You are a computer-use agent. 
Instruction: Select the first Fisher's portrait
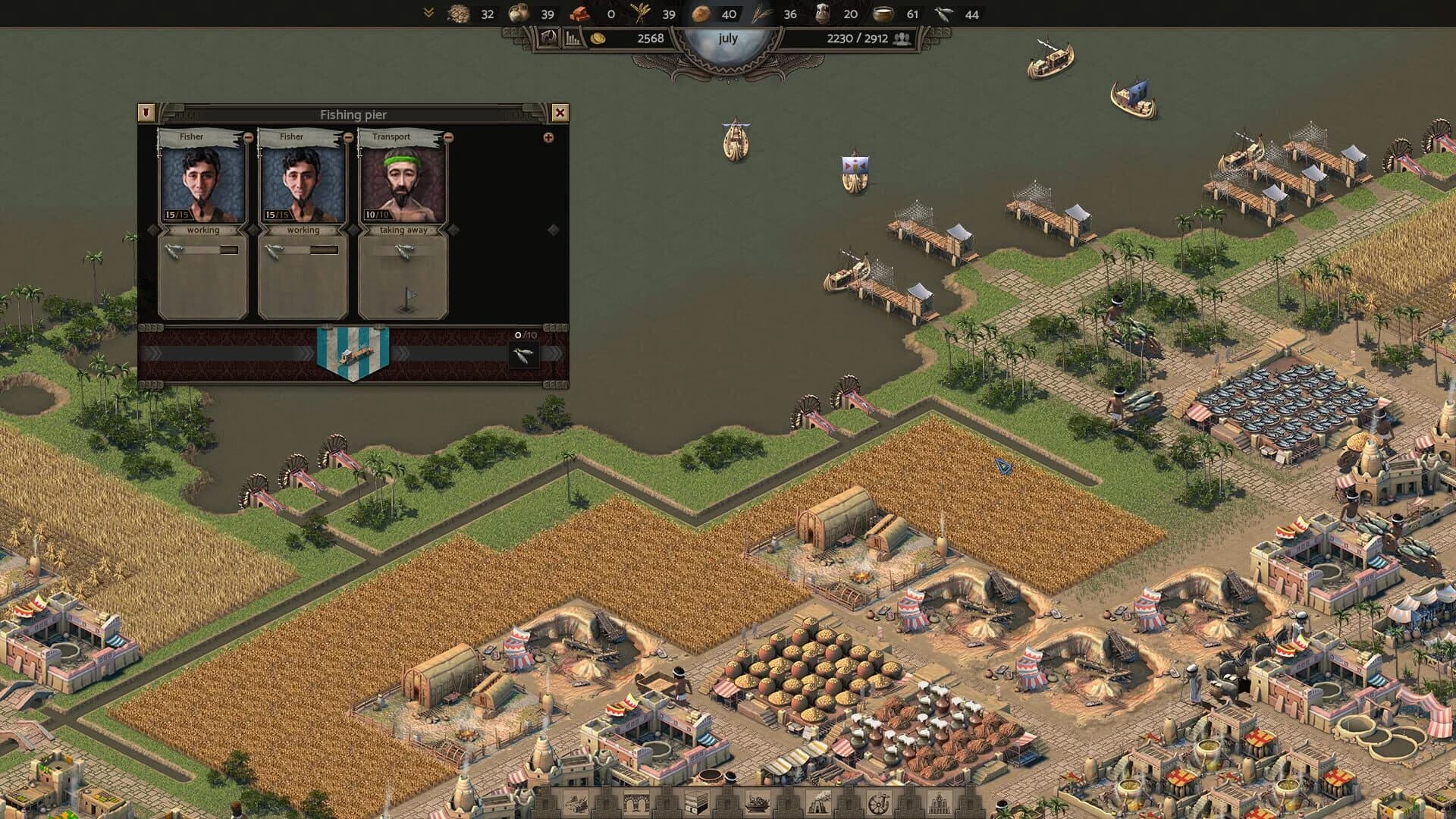point(203,184)
